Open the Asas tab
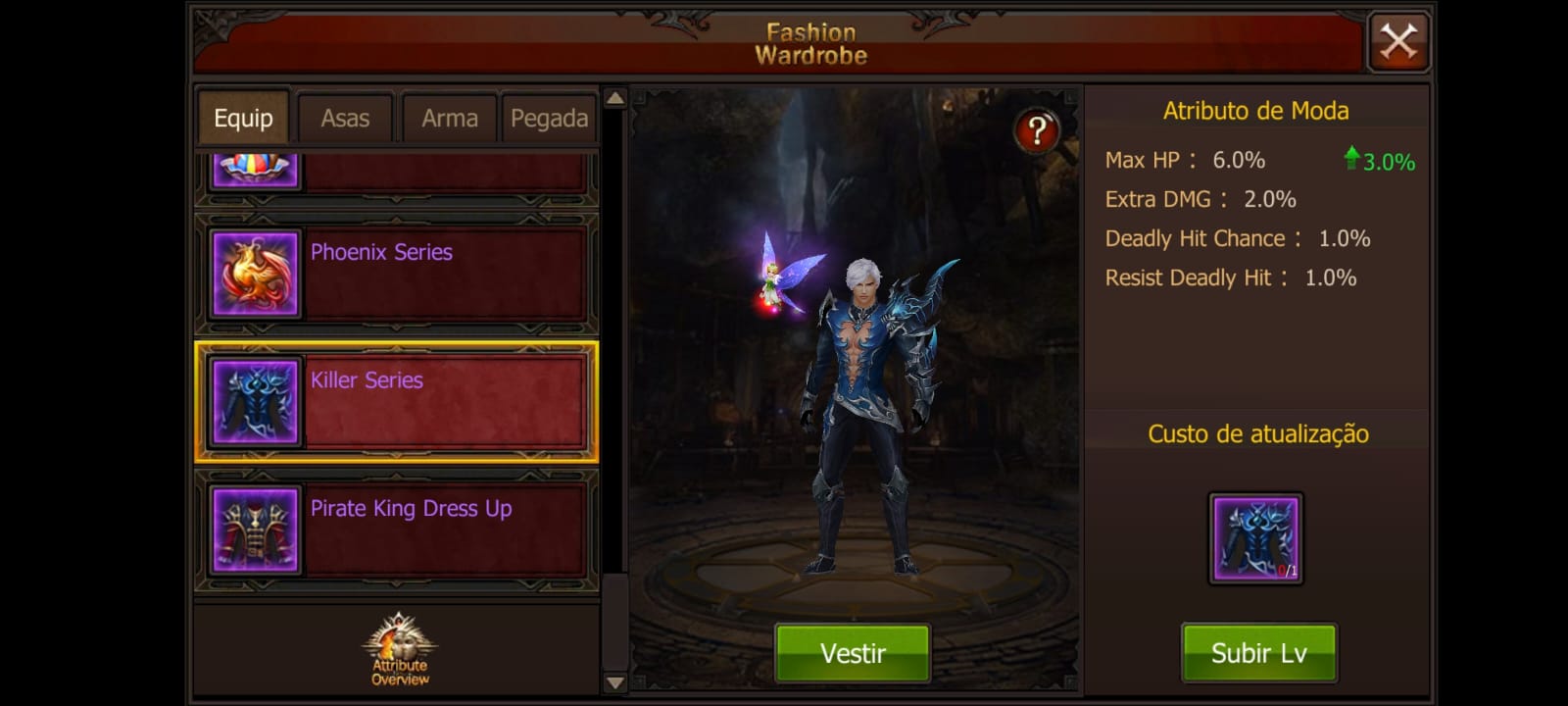Screen dimensions: 1568x706 pos(345,119)
